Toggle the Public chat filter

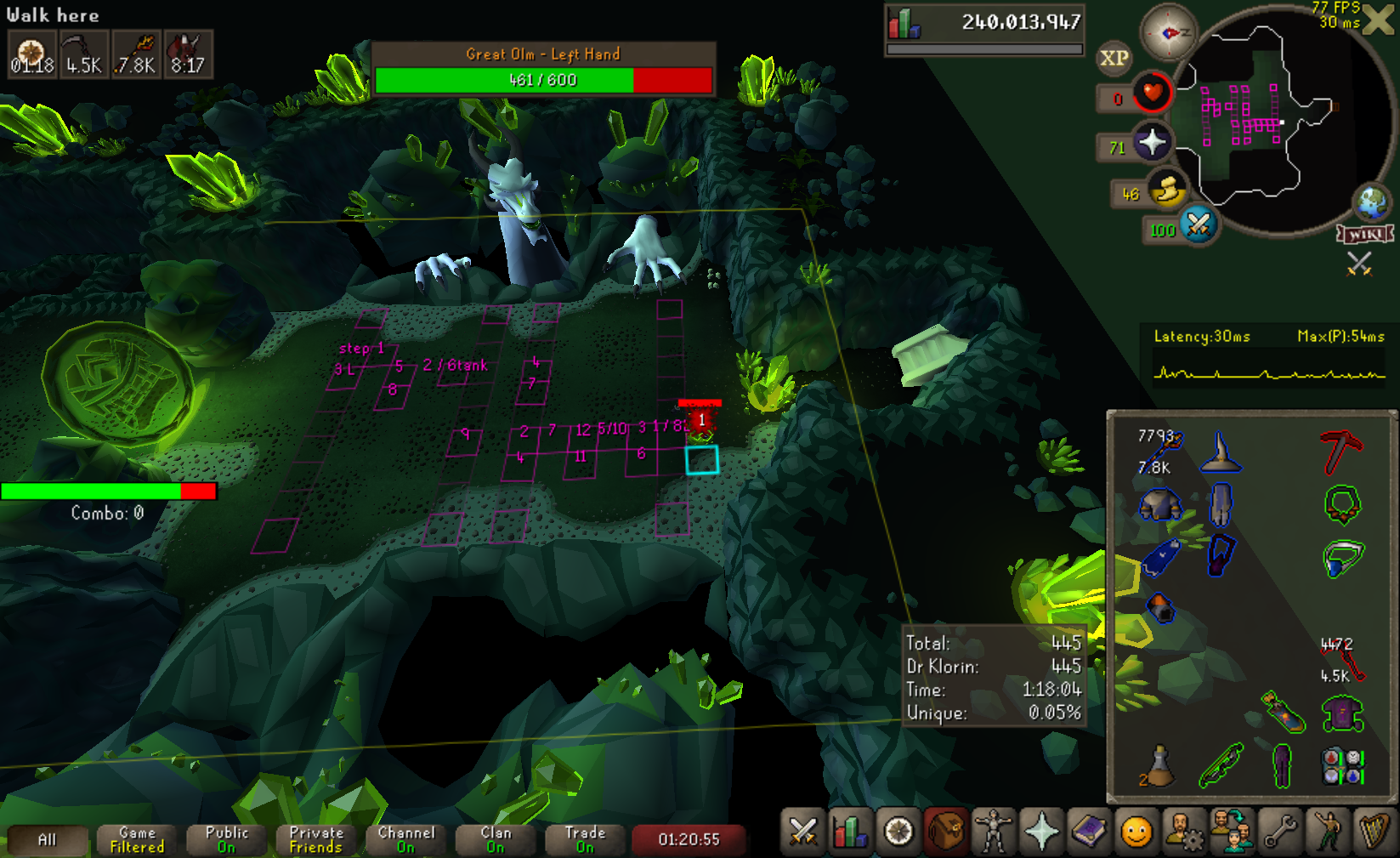[x=226, y=839]
